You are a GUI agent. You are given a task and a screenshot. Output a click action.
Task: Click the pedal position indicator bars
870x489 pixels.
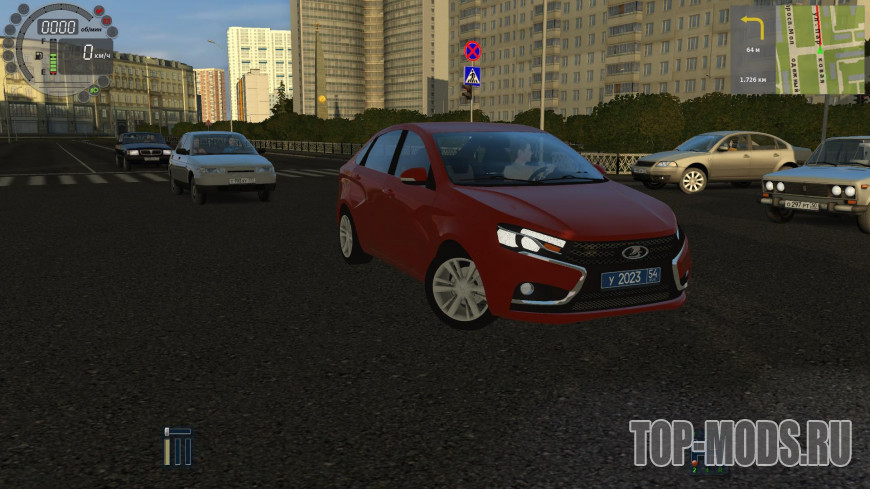[178, 445]
